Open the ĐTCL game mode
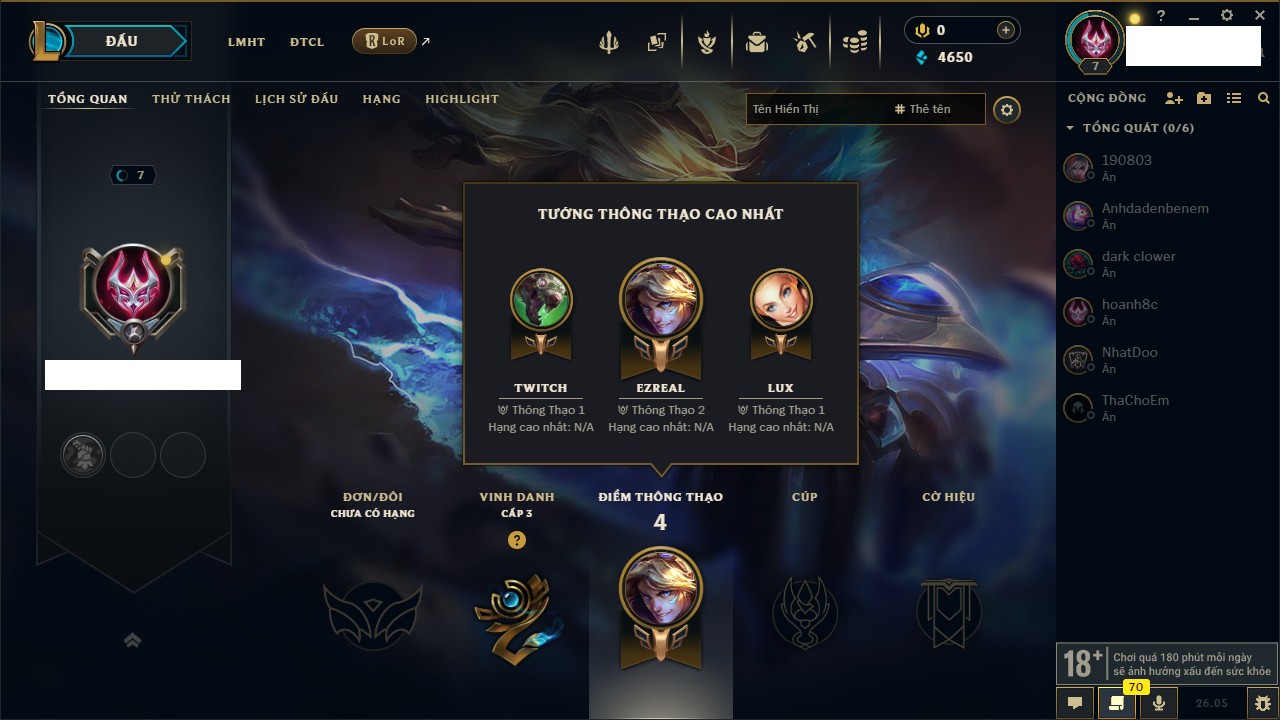This screenshot has width=1280, height=720. [x=307, y=42]
